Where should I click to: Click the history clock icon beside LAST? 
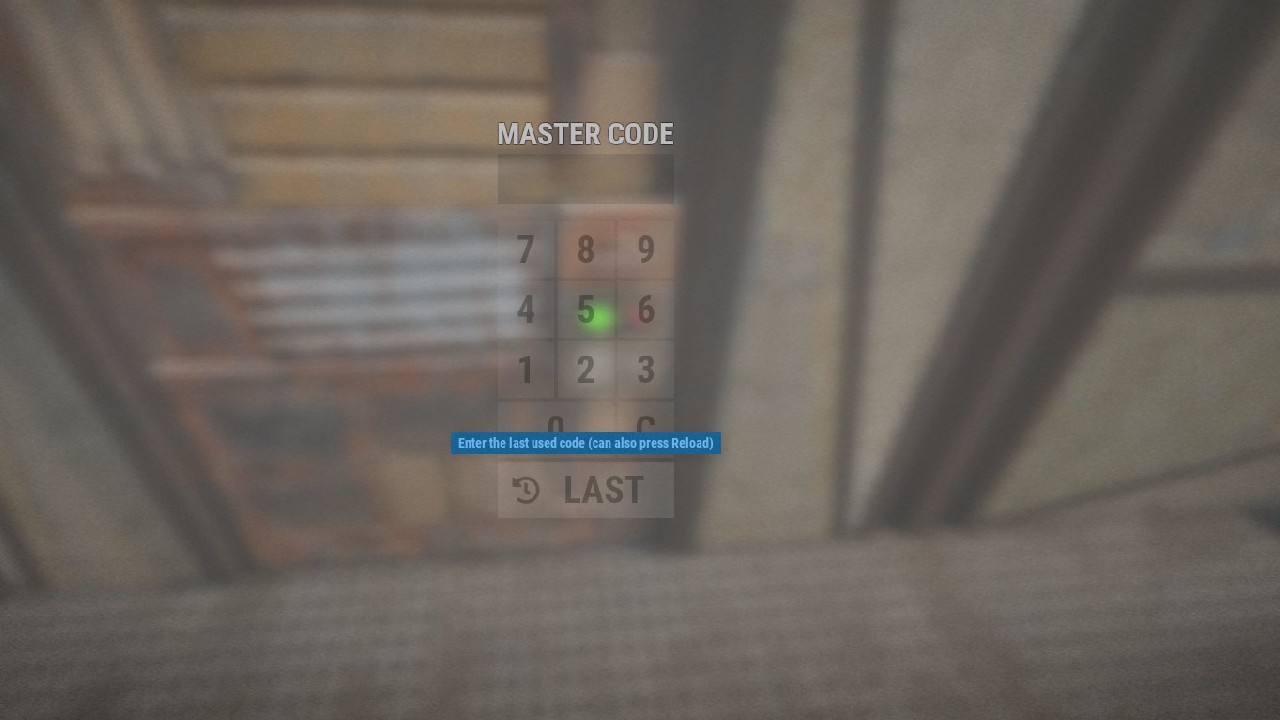click(x=525, y=490)
